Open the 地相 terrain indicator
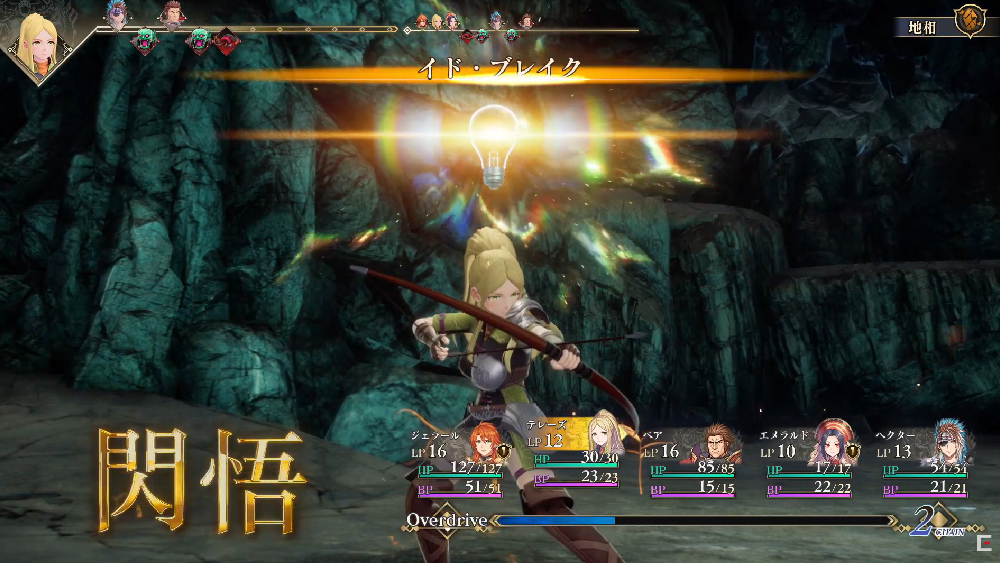Screen dimensions: 1000x563 [946, 20]
